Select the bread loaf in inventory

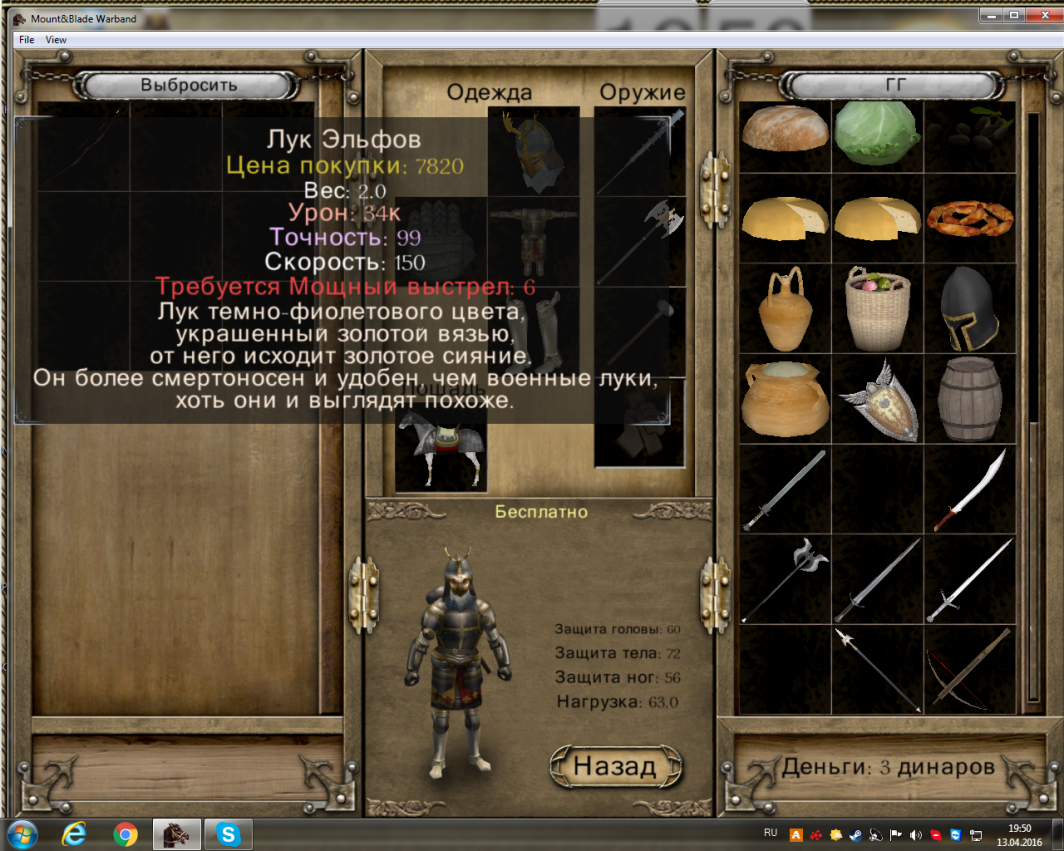pos(785,130)
